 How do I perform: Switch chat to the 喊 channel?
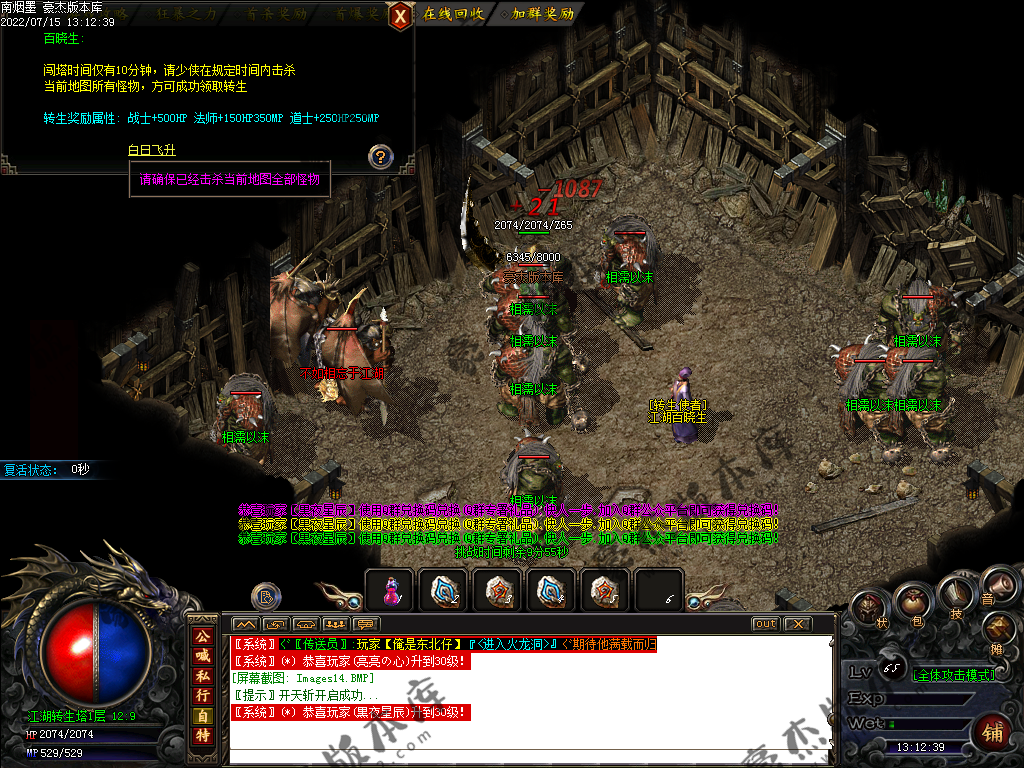coord(203,655)
